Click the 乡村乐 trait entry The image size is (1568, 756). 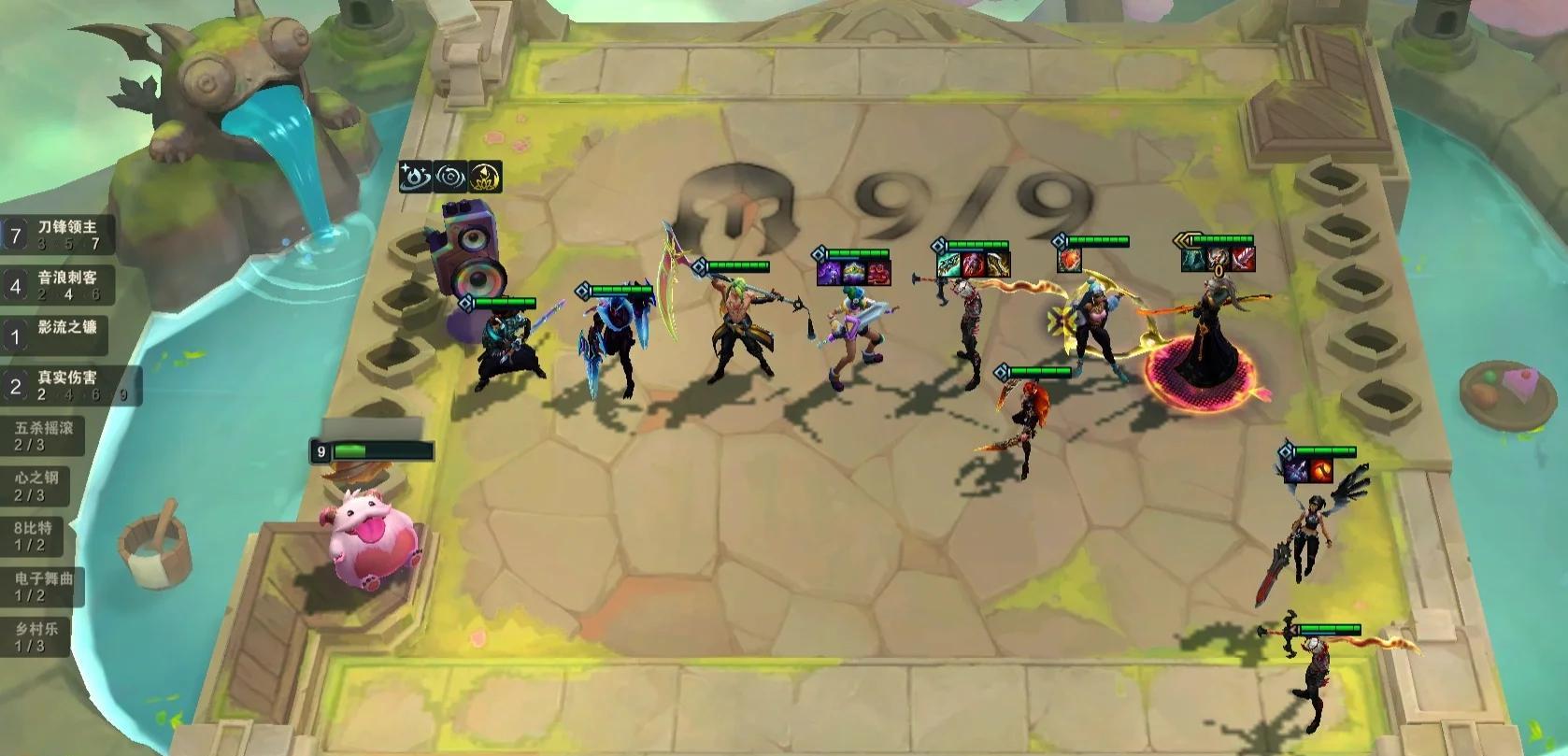36,635
